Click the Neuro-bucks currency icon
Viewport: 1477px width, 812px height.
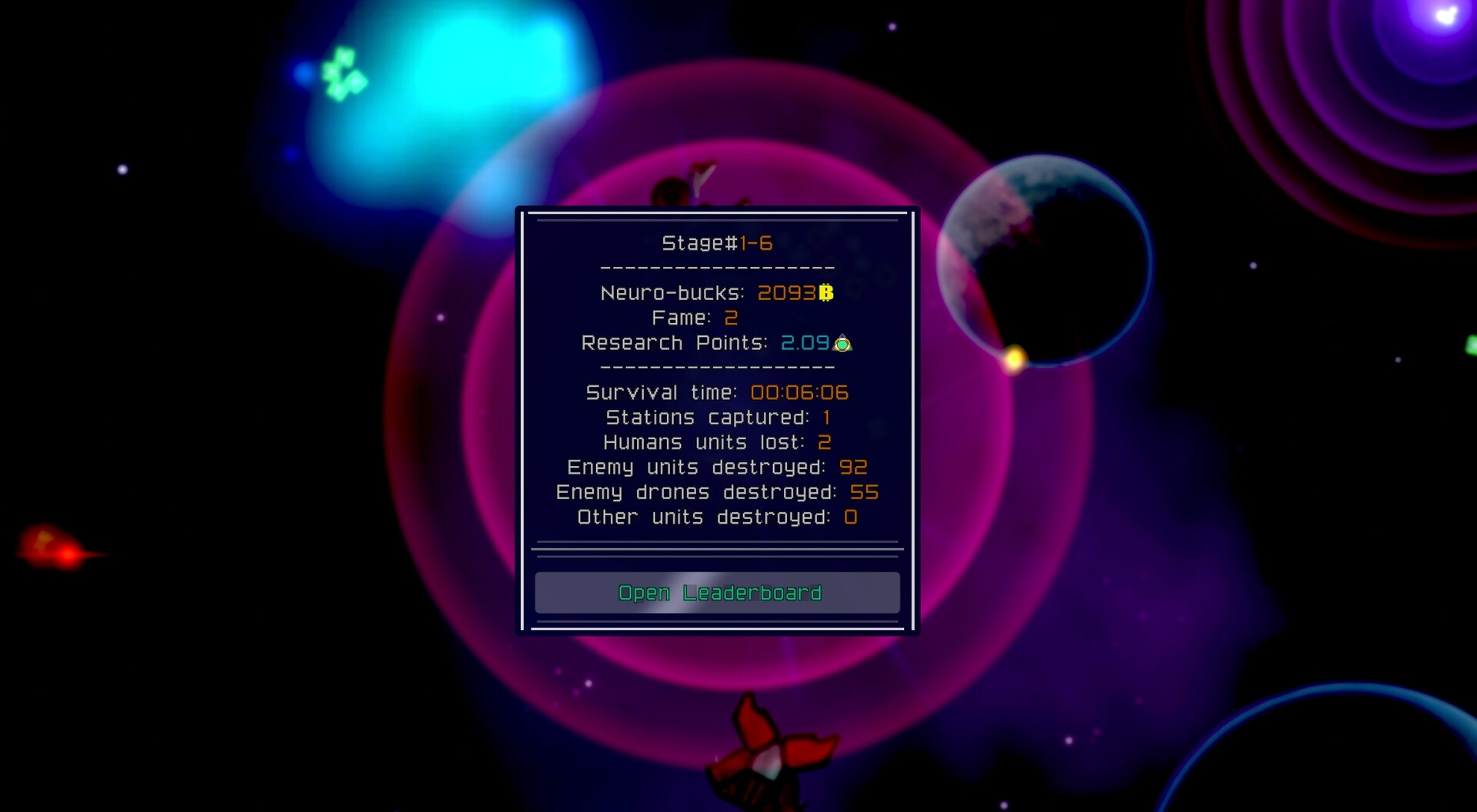point(825,293)
